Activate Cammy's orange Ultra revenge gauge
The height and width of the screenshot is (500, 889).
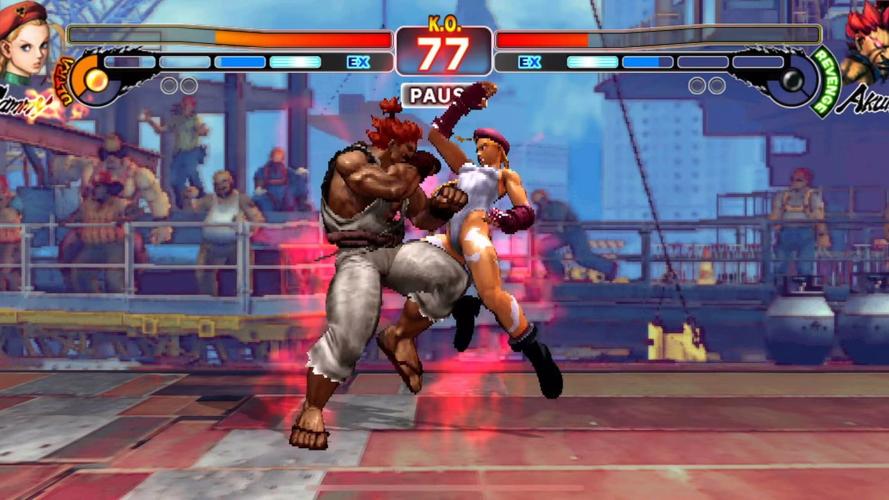88,78
